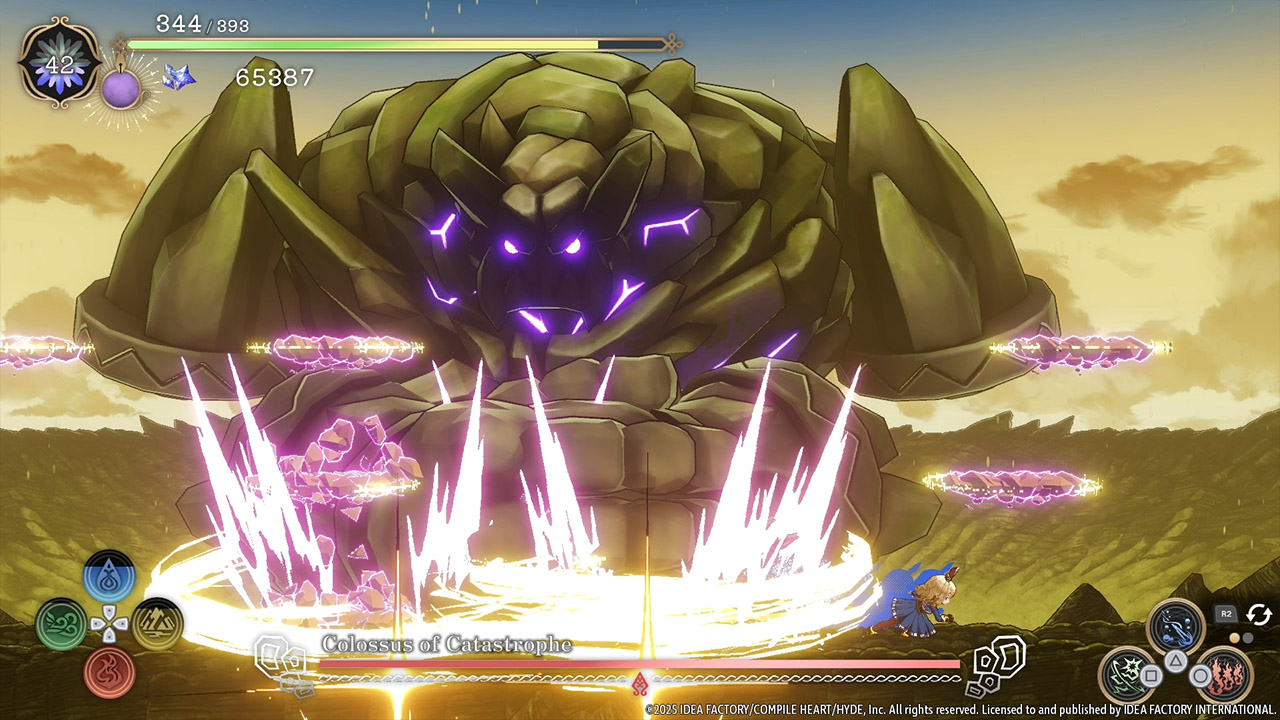
Task: Cast the red flame wall skill
Action: coord(1224,674)
